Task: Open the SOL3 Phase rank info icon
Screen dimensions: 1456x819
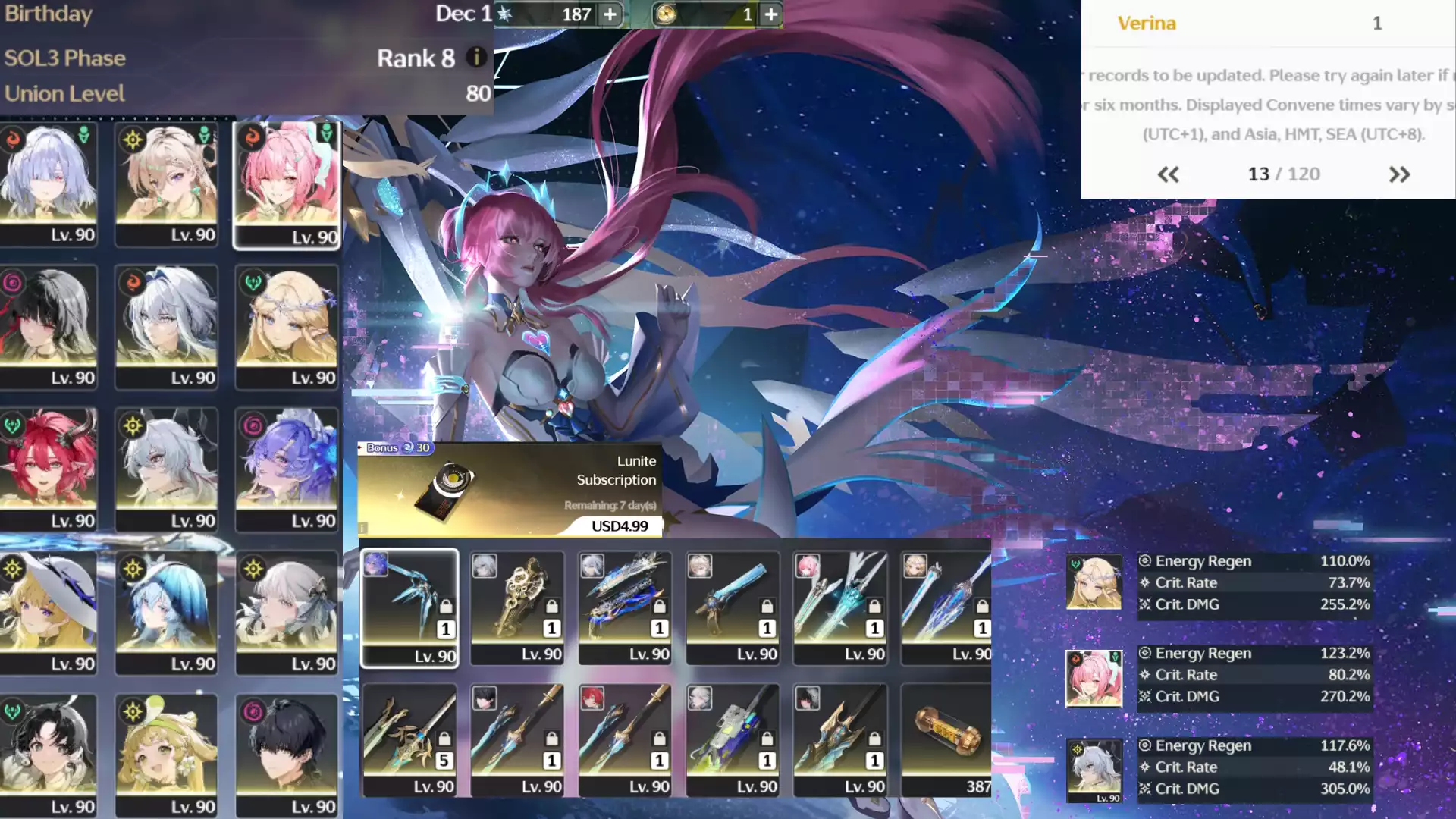Action: pos(476,57)
